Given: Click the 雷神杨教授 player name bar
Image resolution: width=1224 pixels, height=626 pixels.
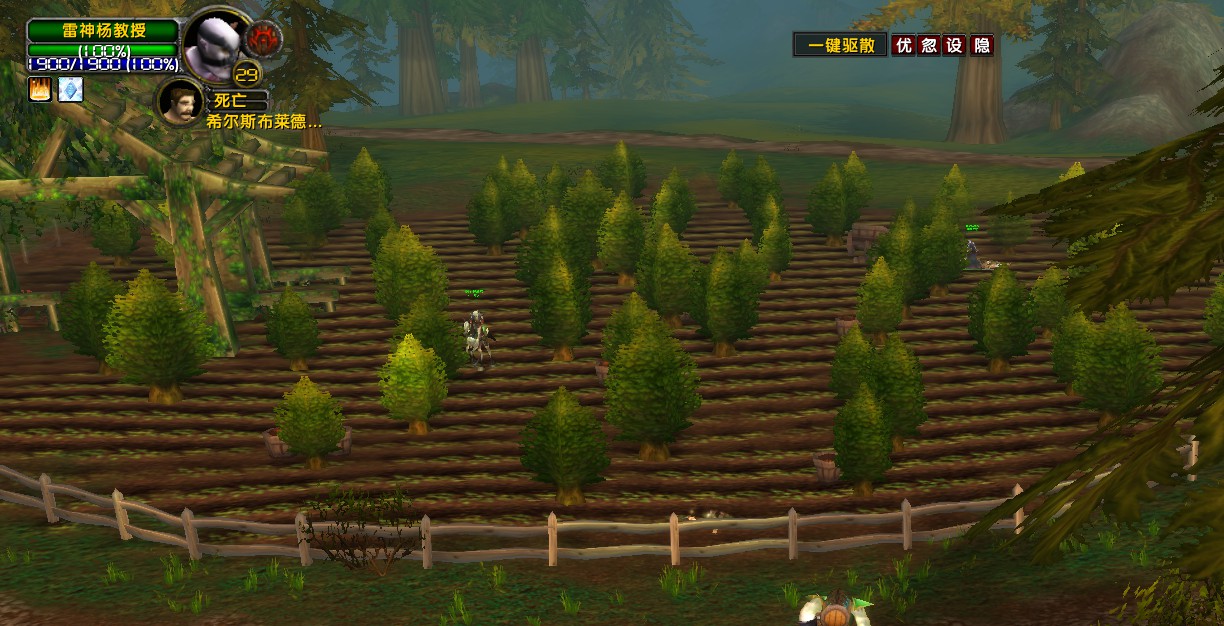Looking at the screenshot, I should pos(104,31).
